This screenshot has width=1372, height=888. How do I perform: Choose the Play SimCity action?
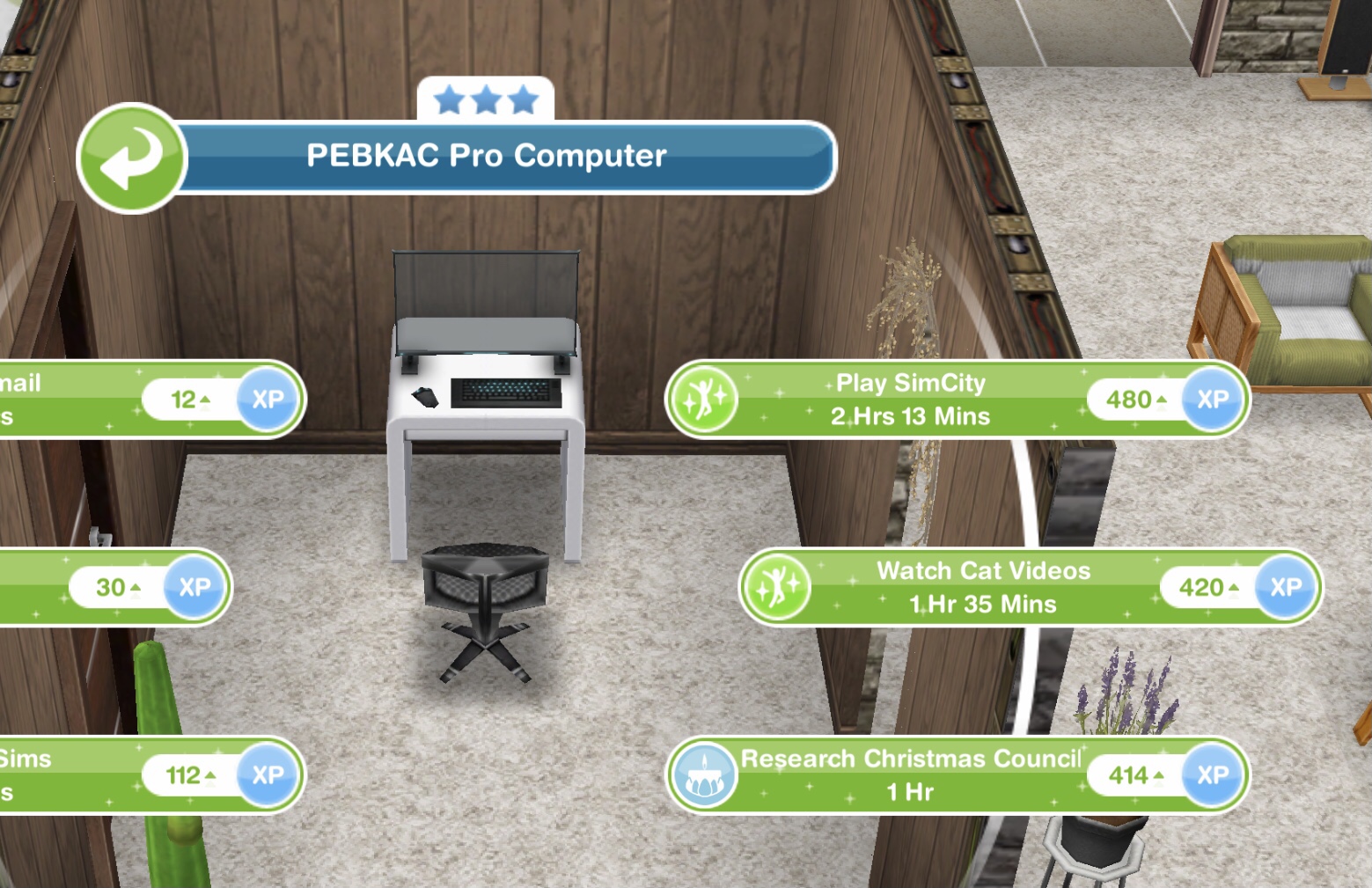pos(911,400)
